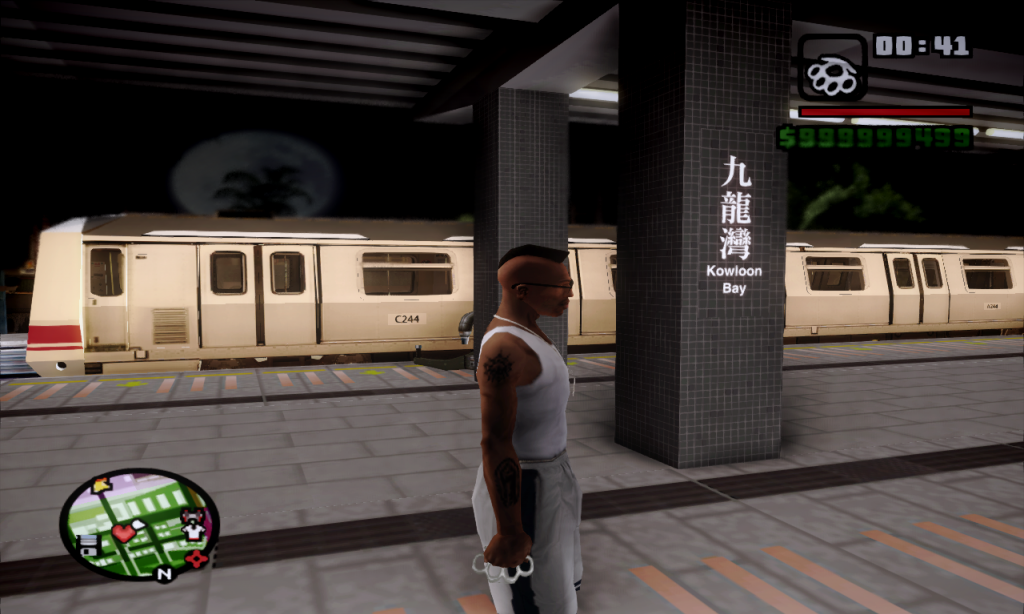Click the red four-petal marker on radar

(x=197, y=558)
